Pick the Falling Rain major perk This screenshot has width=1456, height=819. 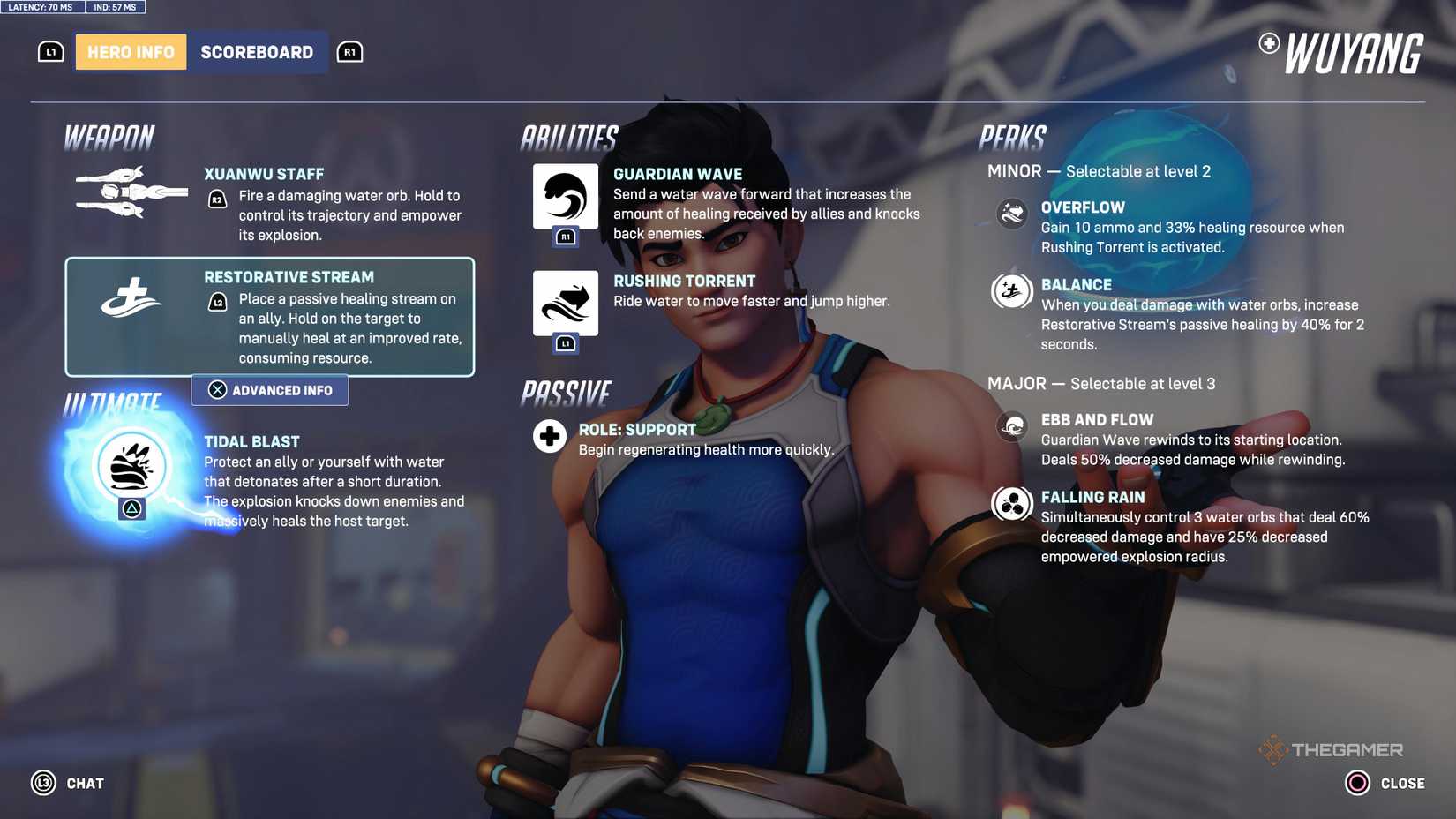[x=1093, y=496]
